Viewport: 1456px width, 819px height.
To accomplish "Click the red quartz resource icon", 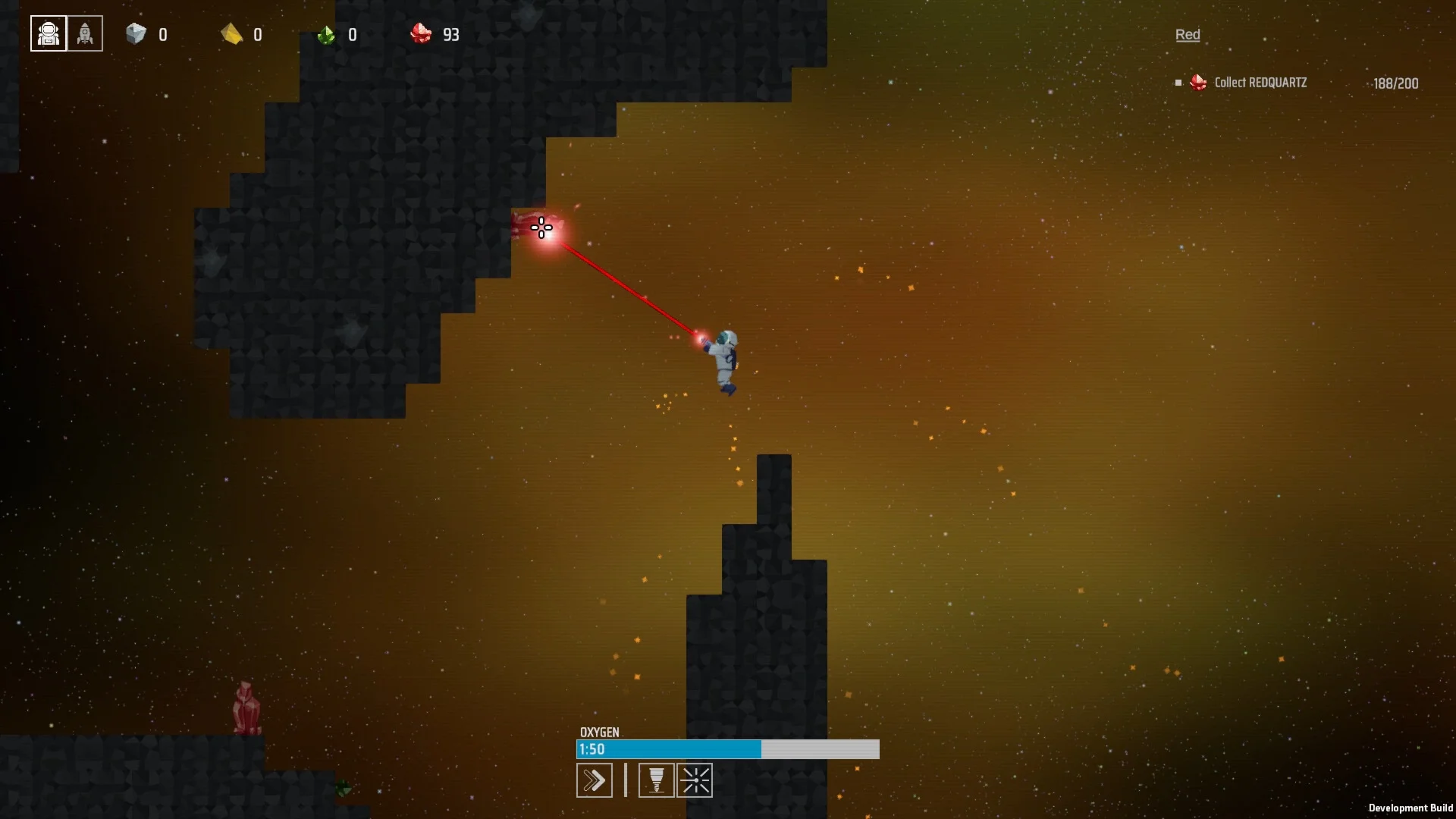I will [x=421, y=34].
